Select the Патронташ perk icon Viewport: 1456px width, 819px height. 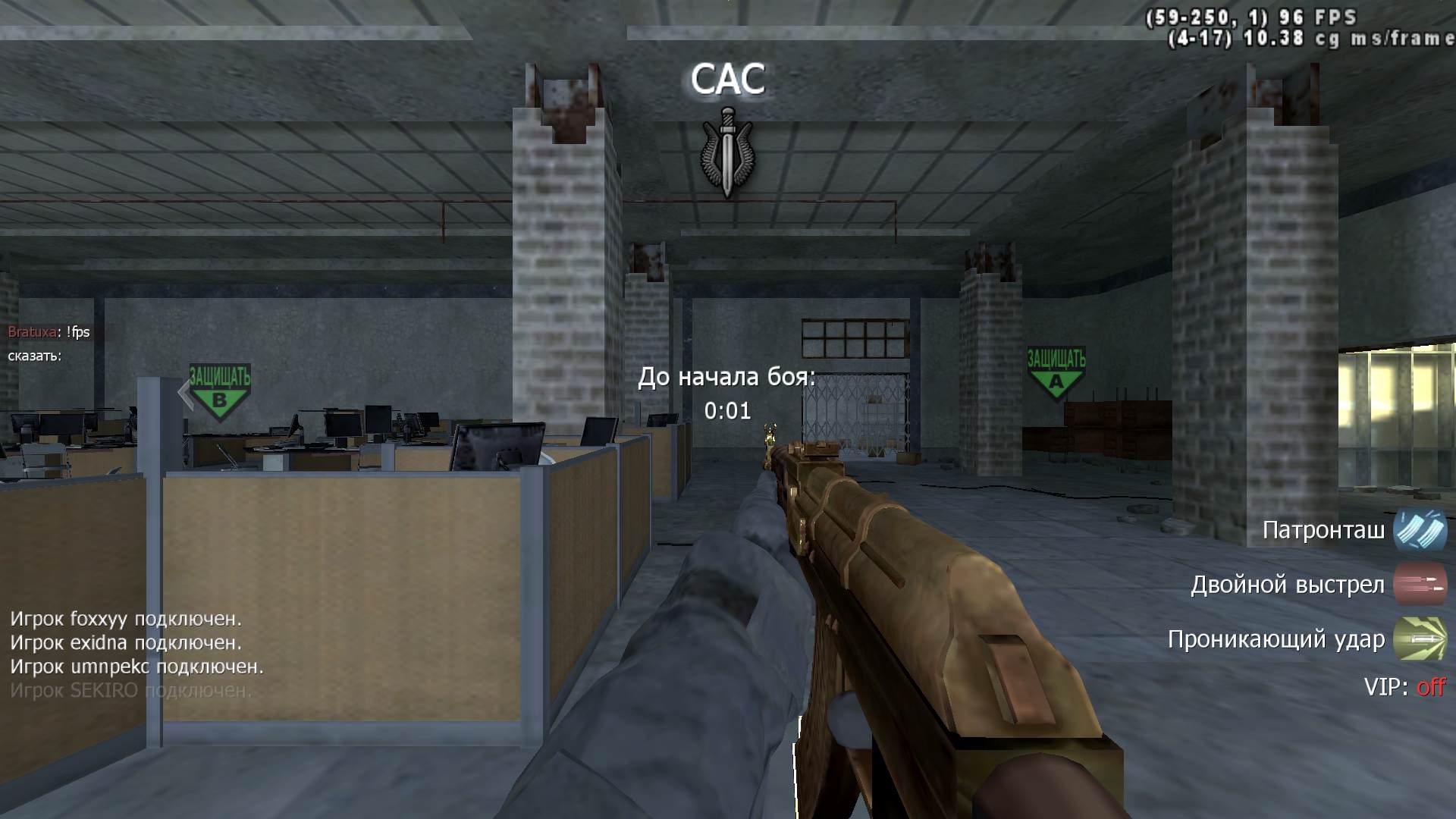1420,530
